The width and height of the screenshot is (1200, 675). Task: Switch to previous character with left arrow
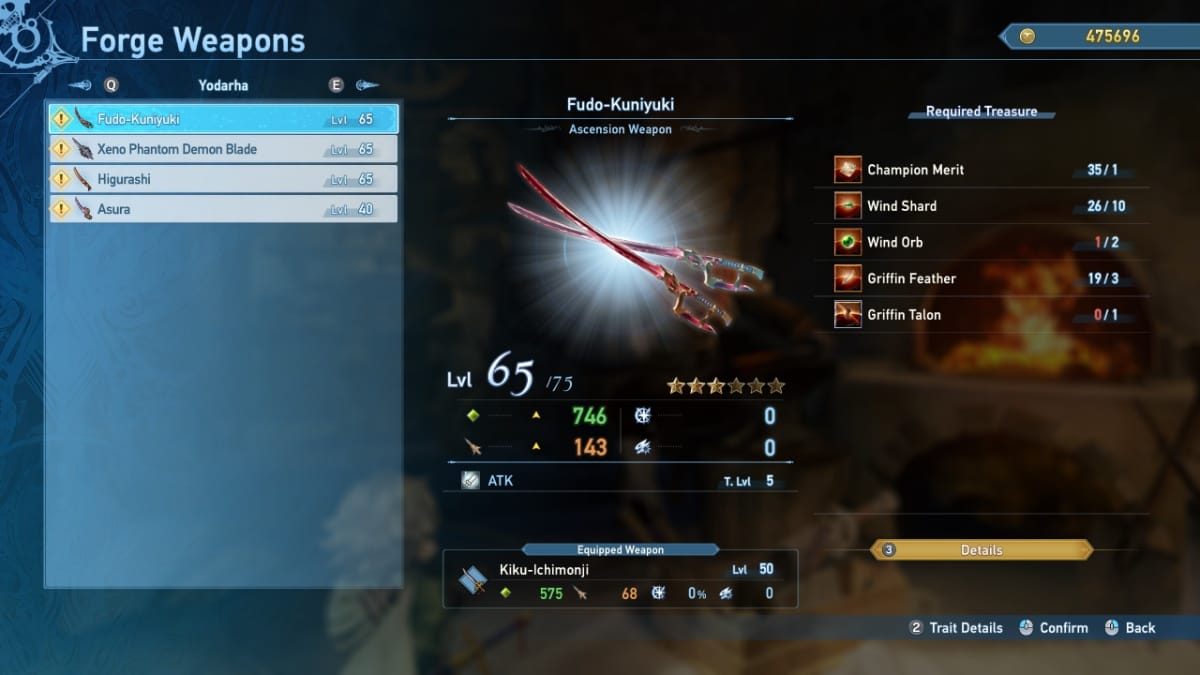click(x=83, y=86)
